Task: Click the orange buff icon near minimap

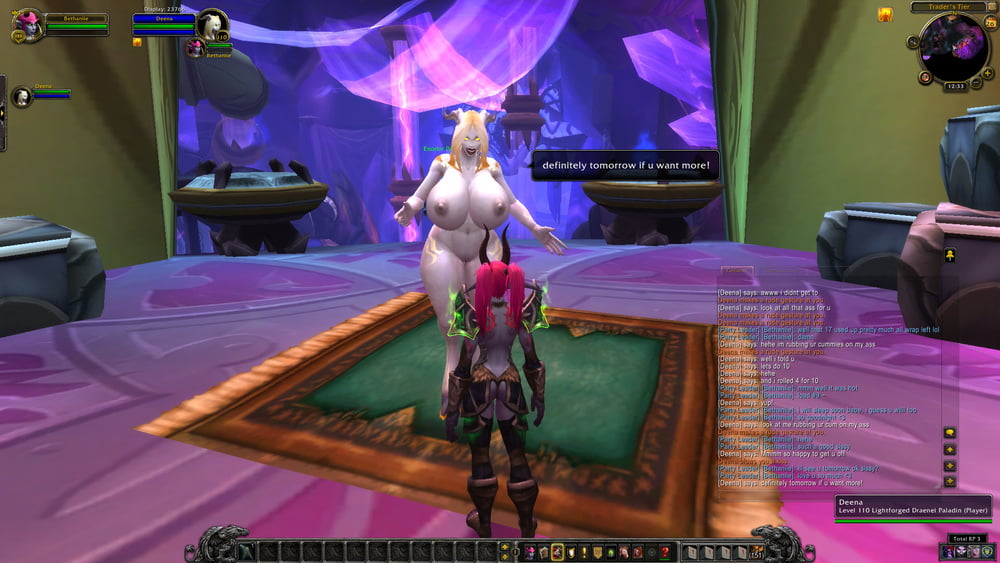Action: [x=885, y=14]
